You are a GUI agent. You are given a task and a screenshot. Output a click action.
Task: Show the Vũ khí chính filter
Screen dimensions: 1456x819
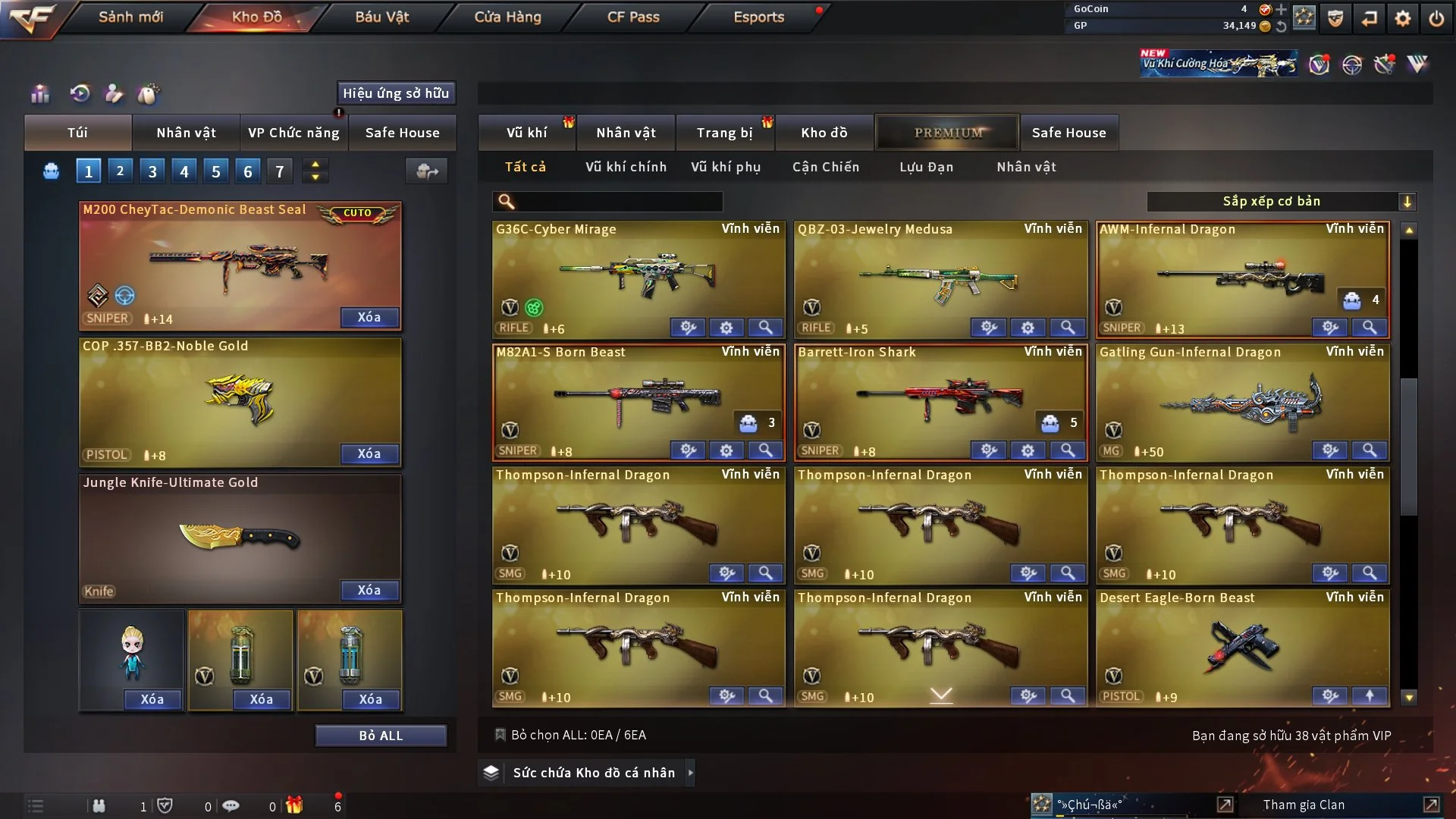626,167
